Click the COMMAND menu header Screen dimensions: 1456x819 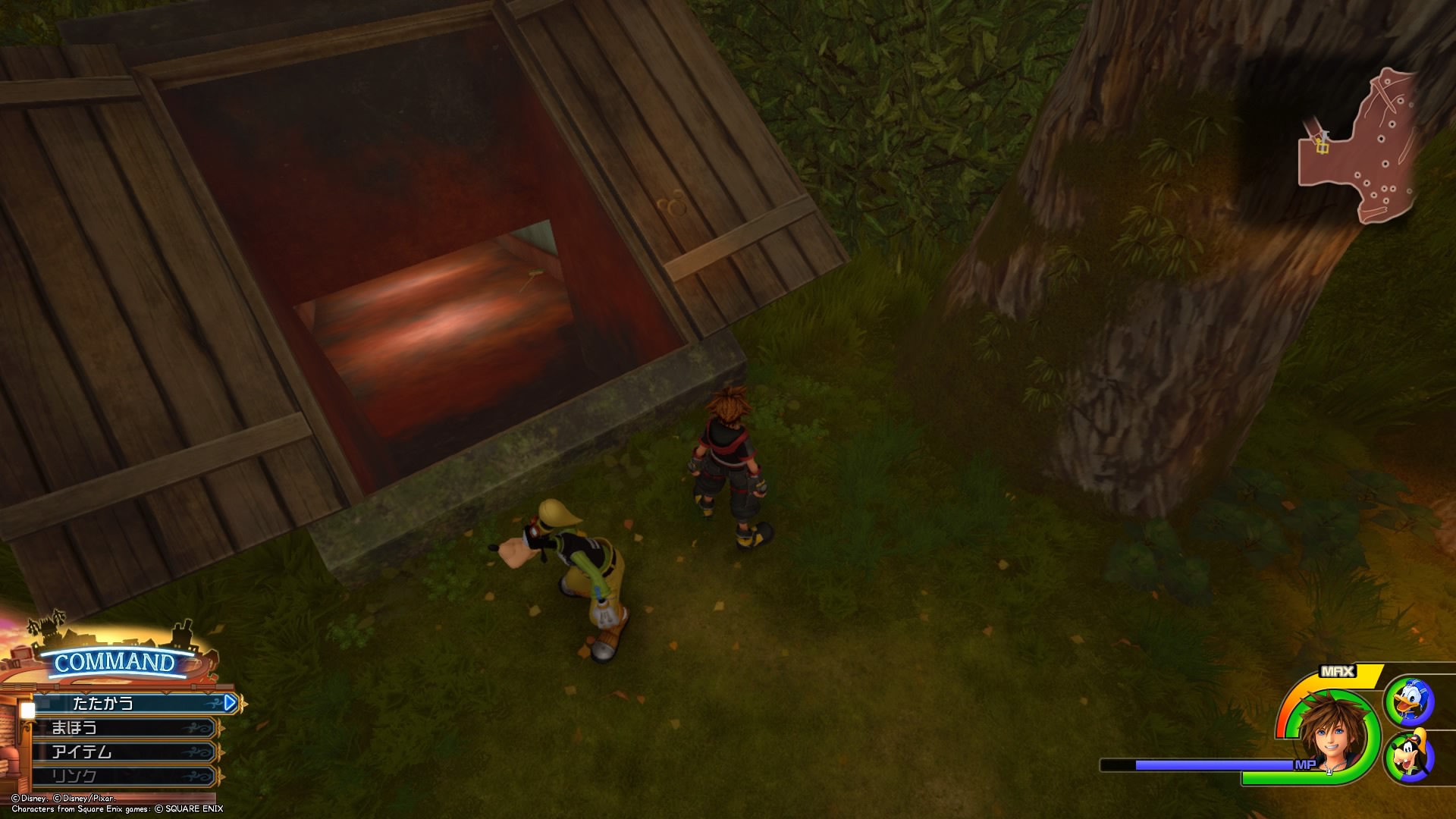pyautogui.click(x=114, y=662)
